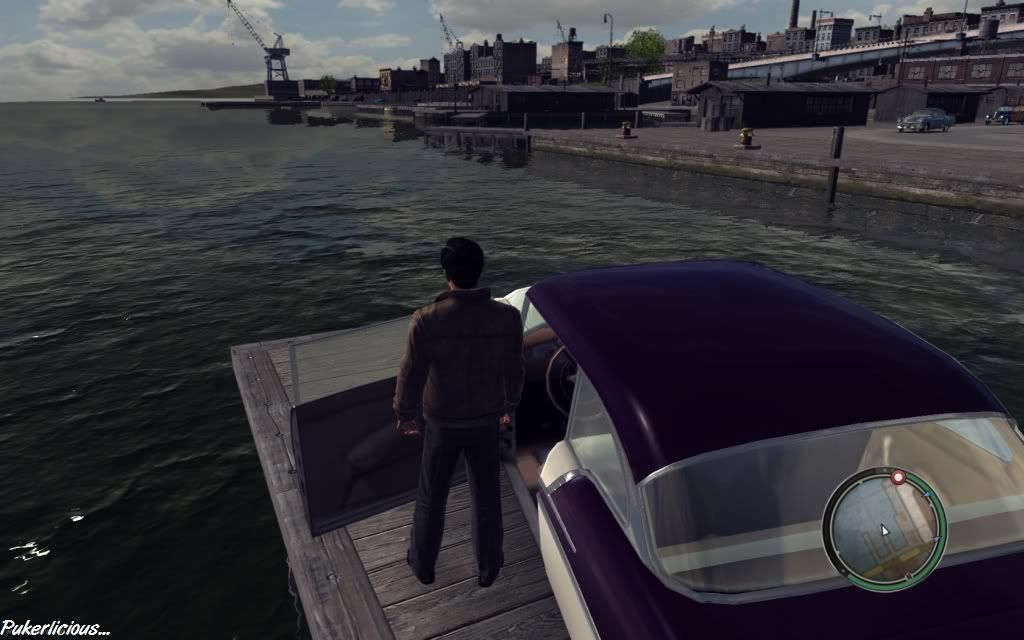Select the red objective marker on the minimap rim
The width and height of the screenshot is (1024, 640).
click(898, 478)
